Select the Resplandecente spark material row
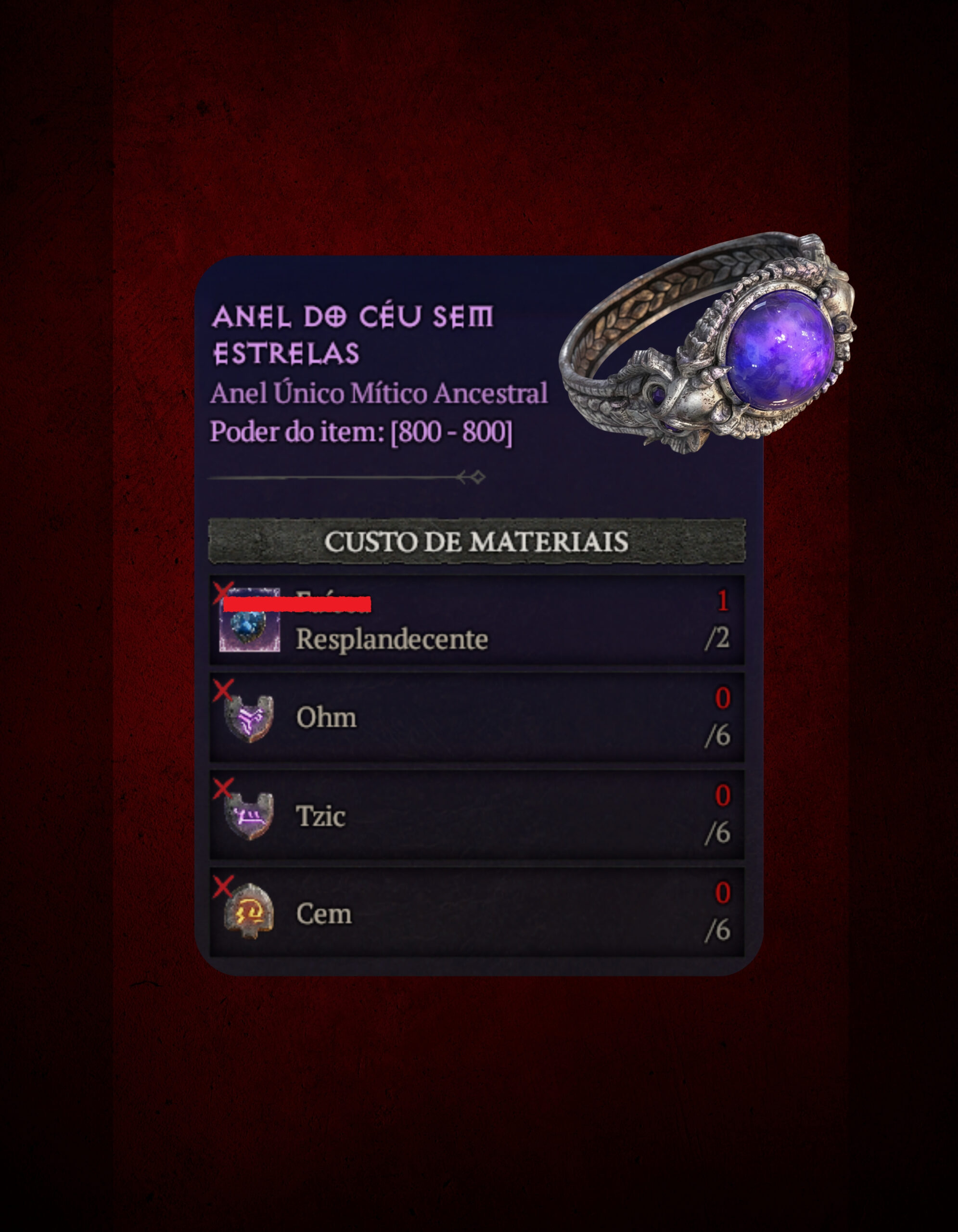Viewport: 958px width, 1232px height. click(476, 620)
